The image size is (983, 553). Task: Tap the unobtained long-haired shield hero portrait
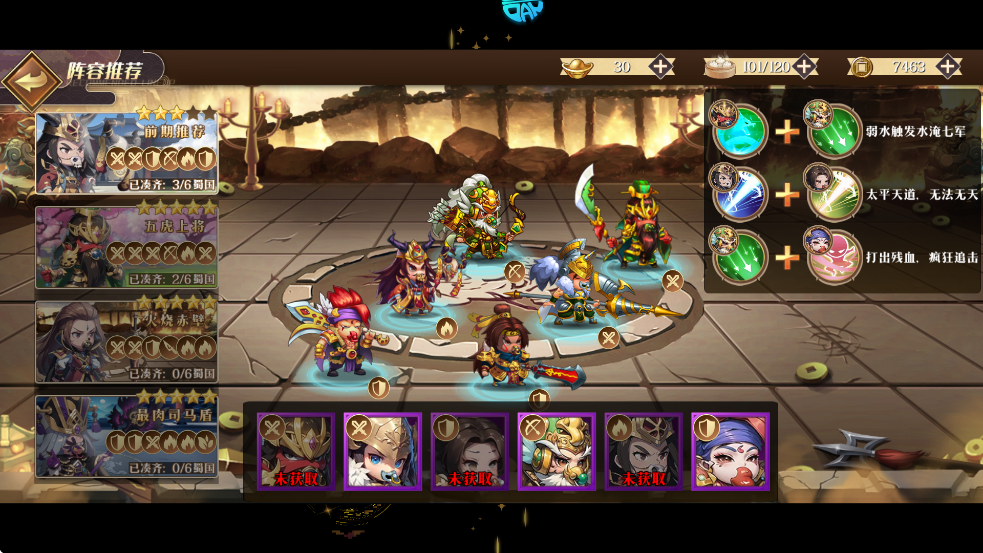click(x=470, y=452)
